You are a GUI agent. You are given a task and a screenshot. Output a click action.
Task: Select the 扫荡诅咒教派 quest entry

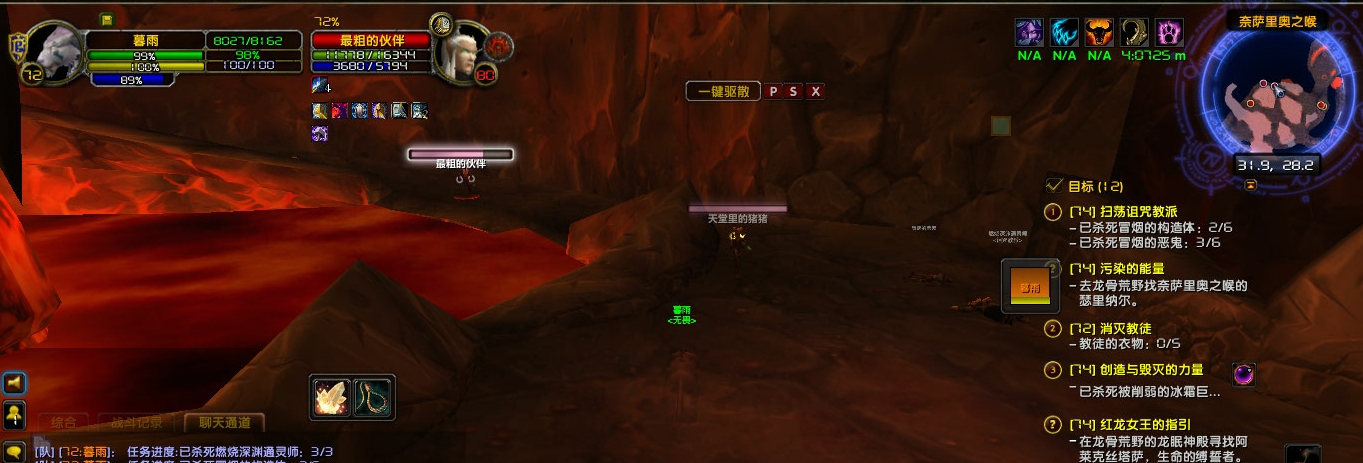tap(1137, 212)
